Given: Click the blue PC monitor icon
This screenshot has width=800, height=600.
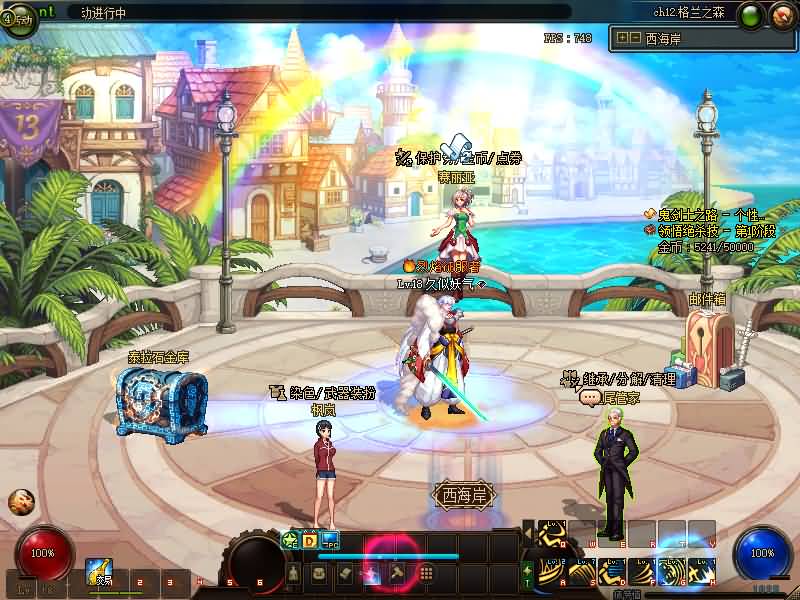Looking at the screenshot, I should tap(330, 541).
